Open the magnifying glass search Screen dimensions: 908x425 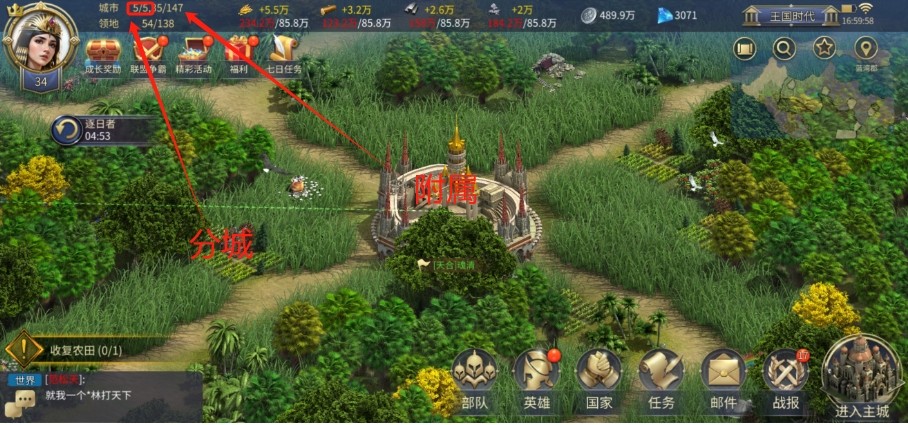click(785, 48)
